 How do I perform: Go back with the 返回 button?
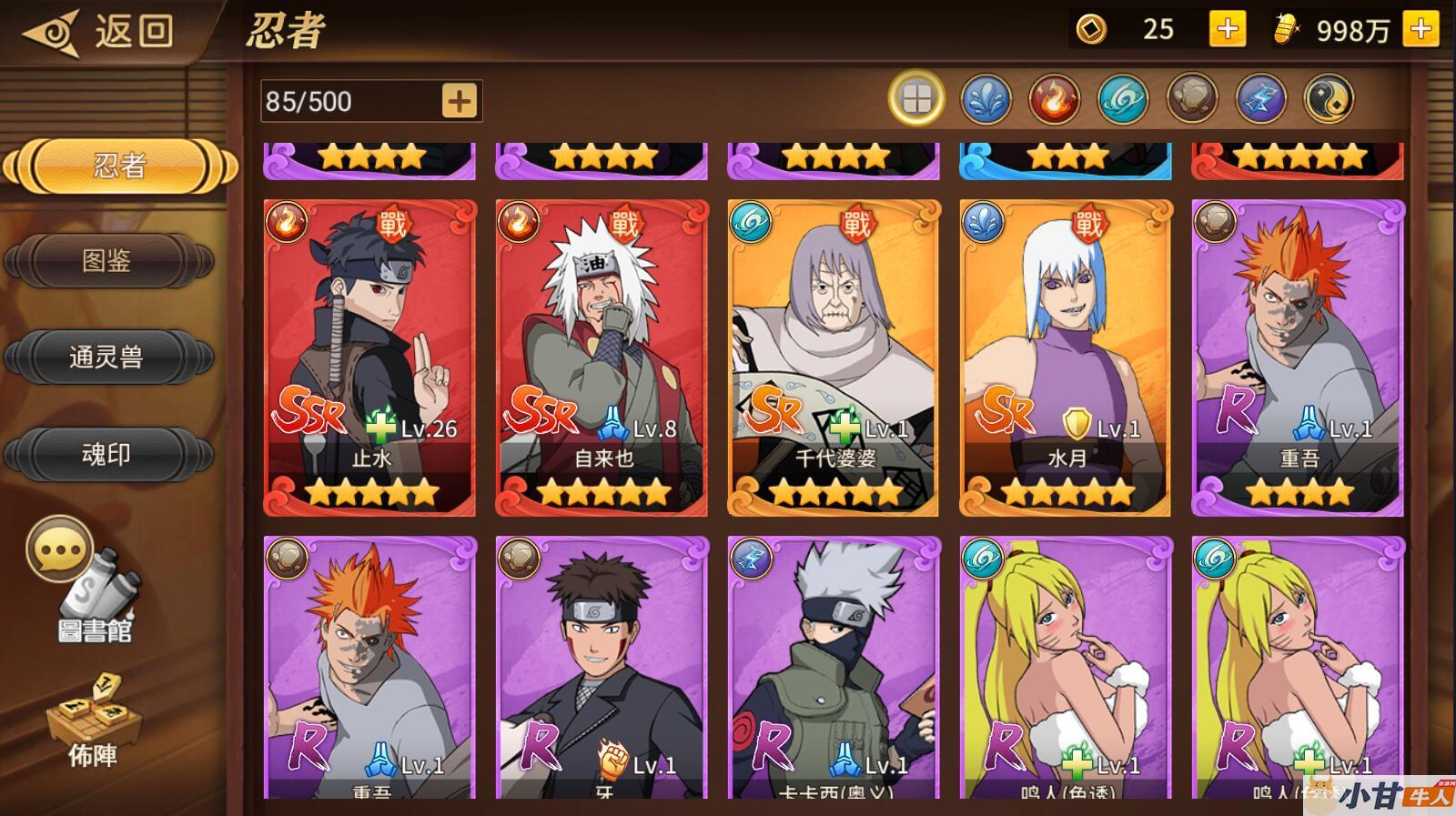[x=100, y=32]
